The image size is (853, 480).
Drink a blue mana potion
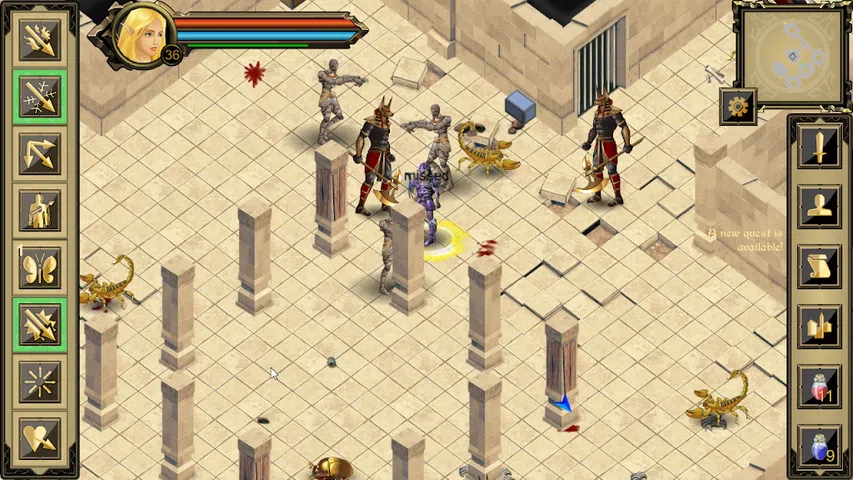(x=819, y=444)
